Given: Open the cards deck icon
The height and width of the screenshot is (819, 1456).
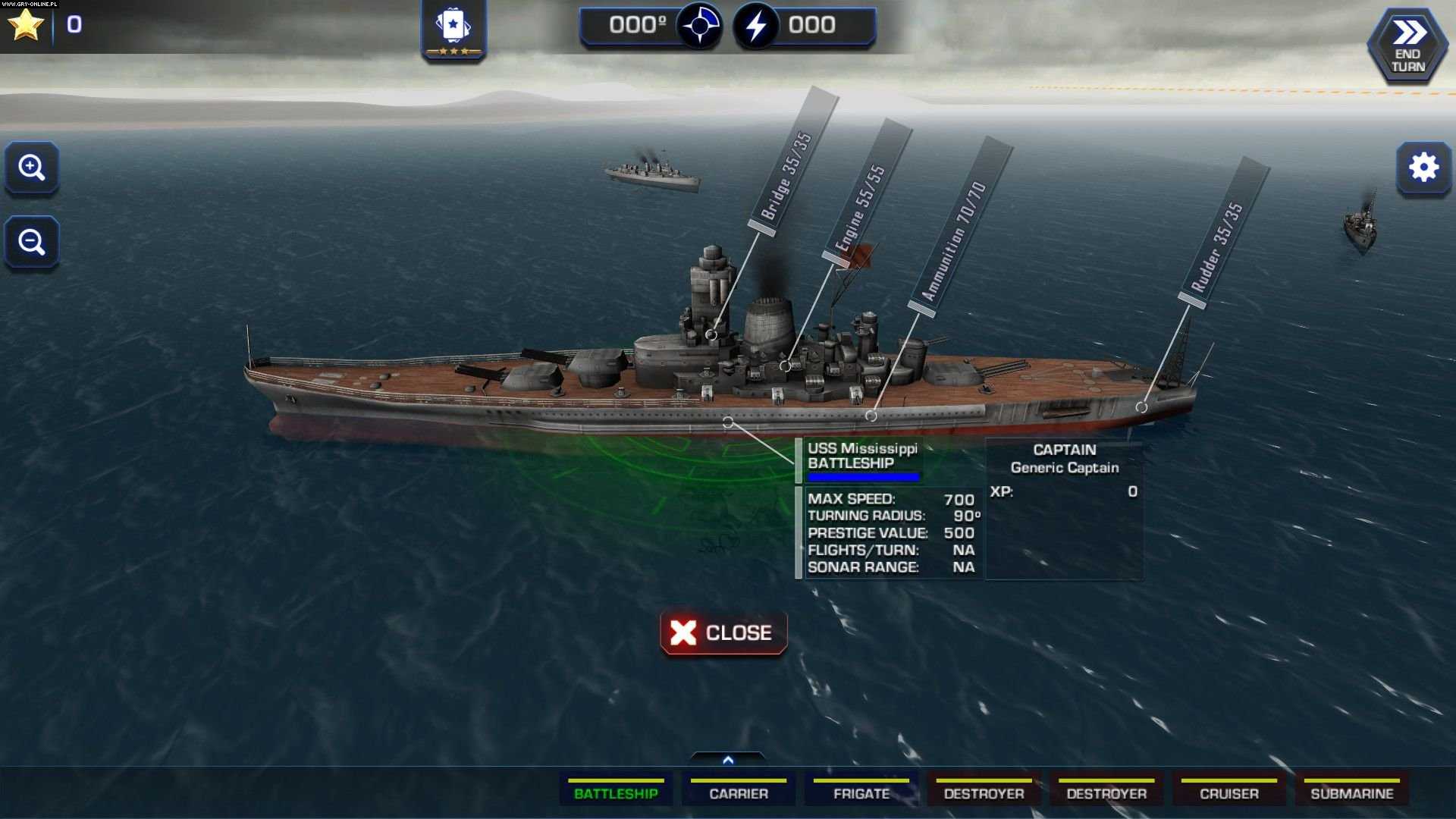Looking at the screenshot, I should tap(453, 29).
